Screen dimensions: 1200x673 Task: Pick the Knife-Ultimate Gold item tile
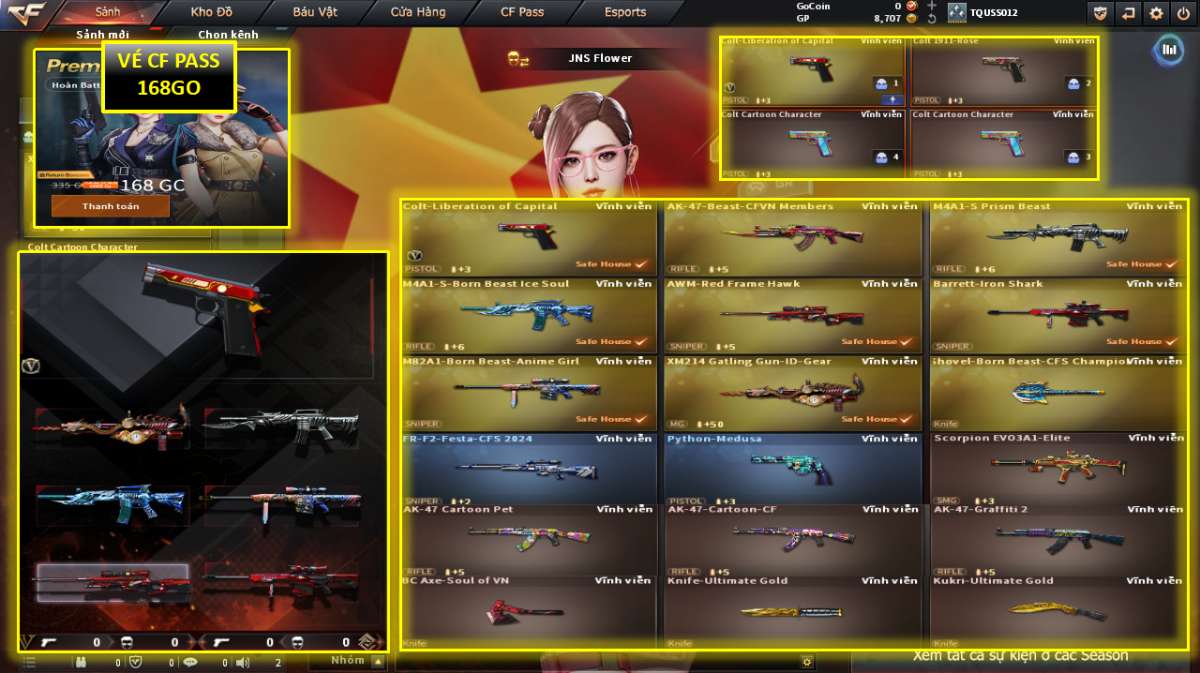[x=792, y=609]
